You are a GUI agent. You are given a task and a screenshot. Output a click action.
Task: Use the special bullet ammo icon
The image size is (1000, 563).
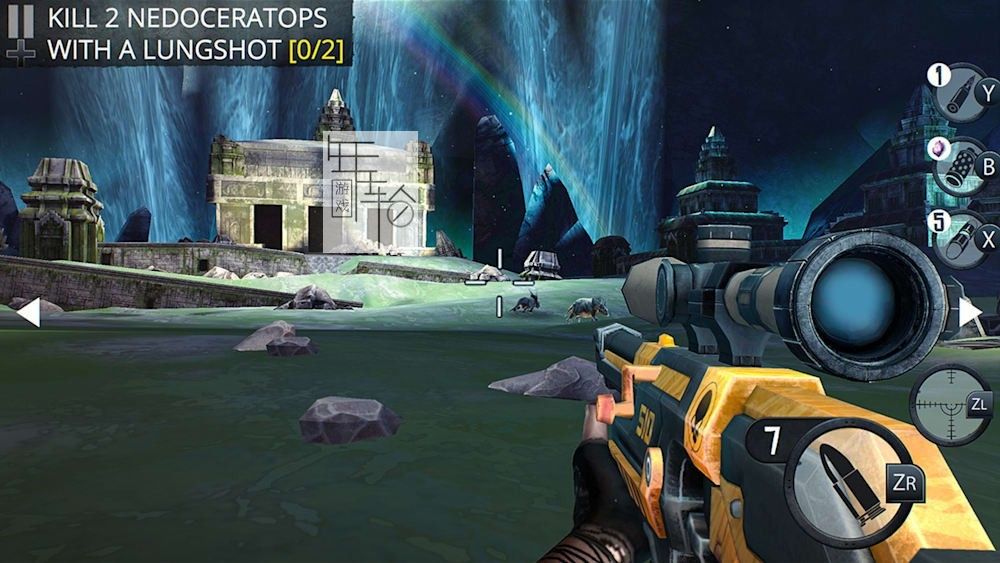[959, 94]
